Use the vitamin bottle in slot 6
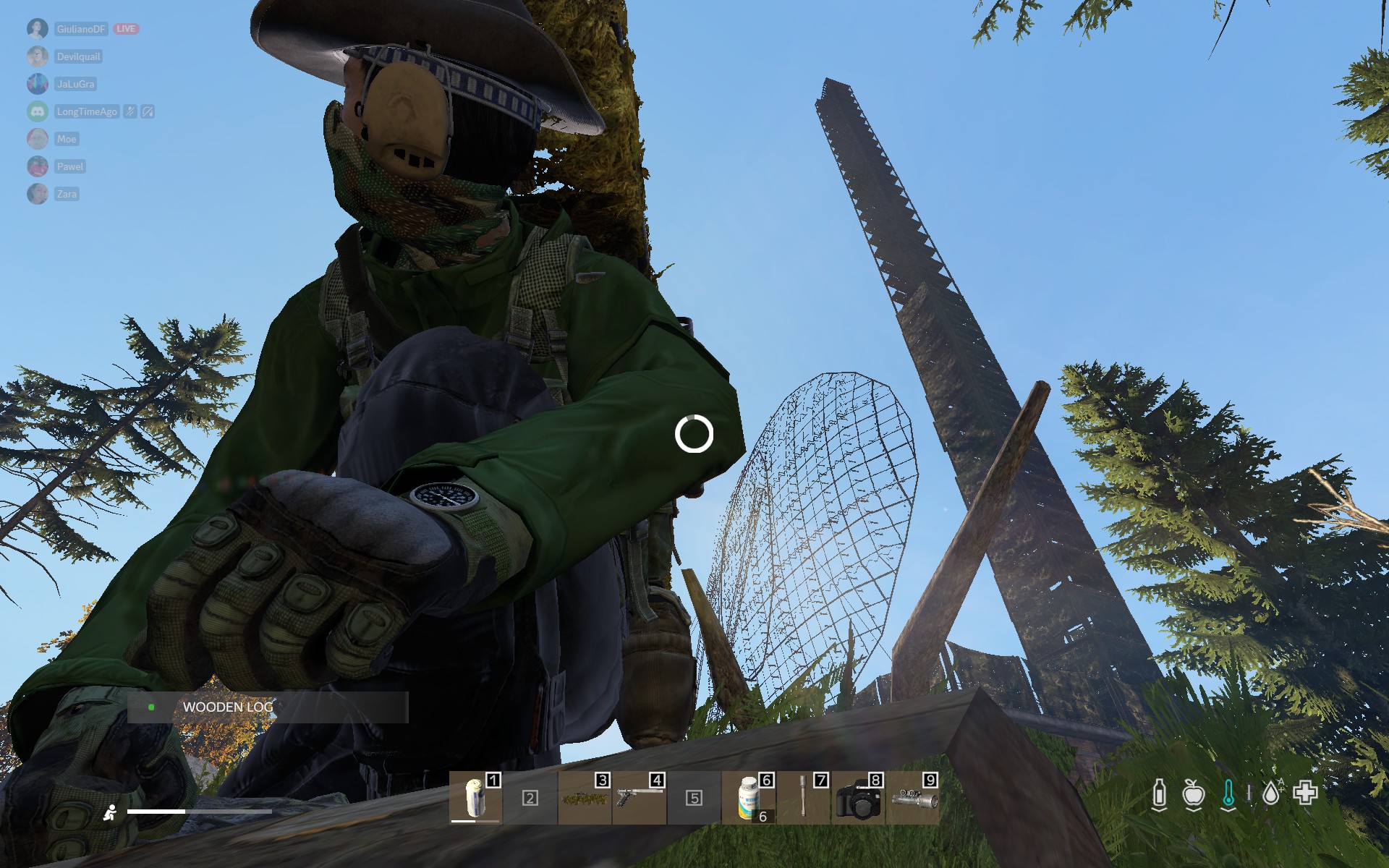The image size is (1389, 868). [749, 799]
